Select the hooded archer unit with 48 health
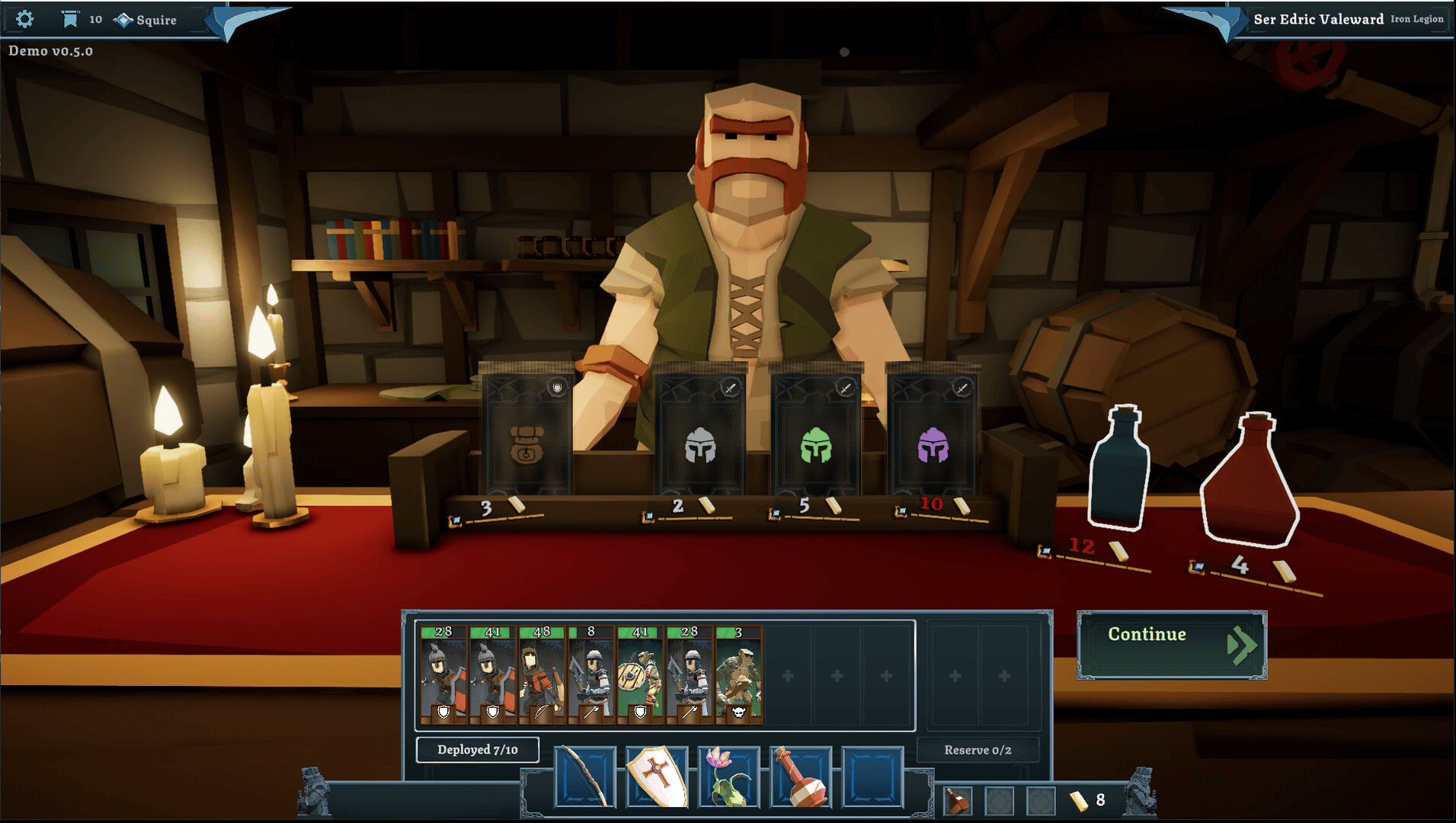The width and height of the screenshot is (1456, 823). click(542, 674)
